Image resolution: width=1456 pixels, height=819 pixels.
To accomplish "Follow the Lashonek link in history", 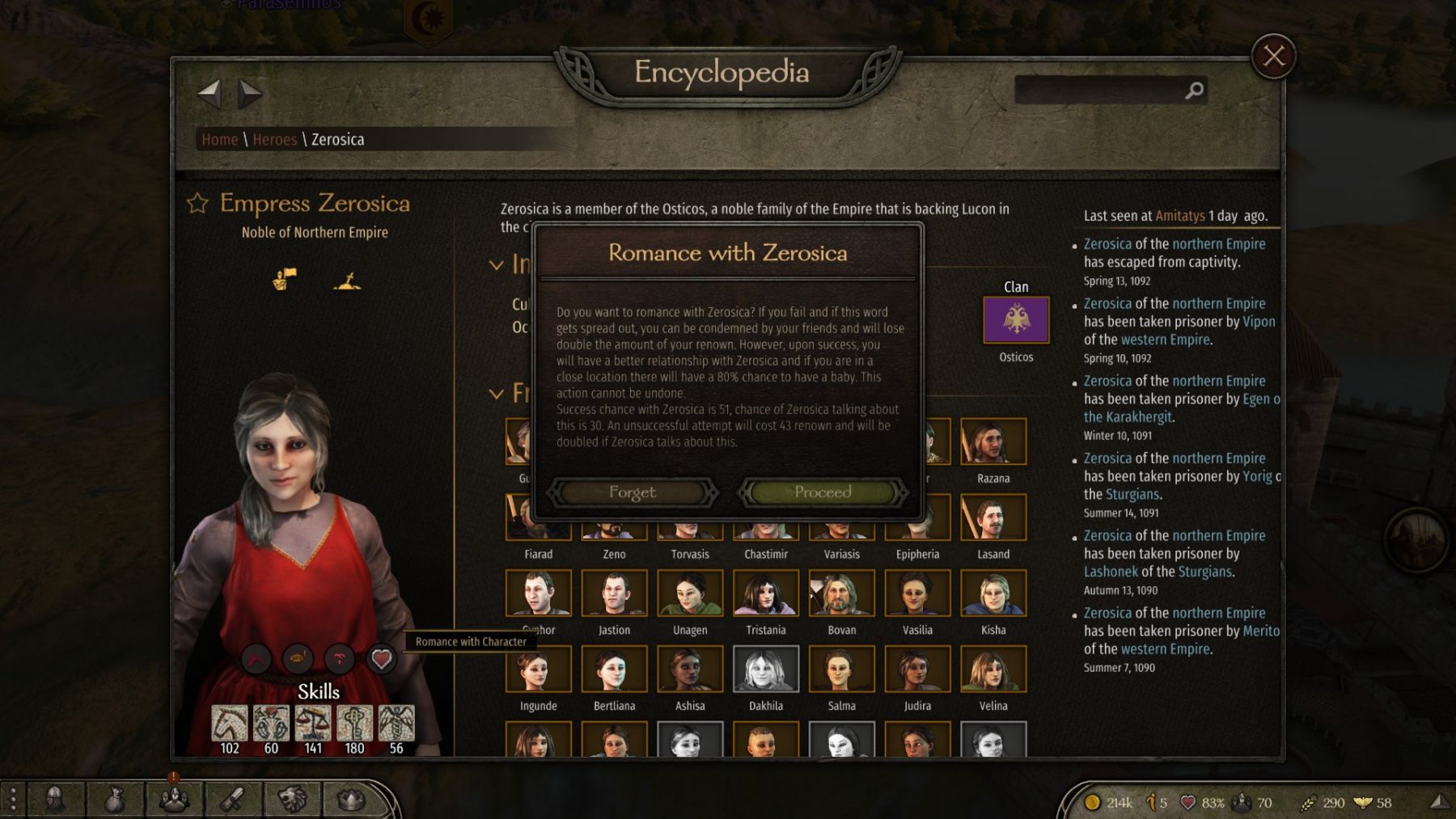I will pyautogui.click(x=1111, y=572).
